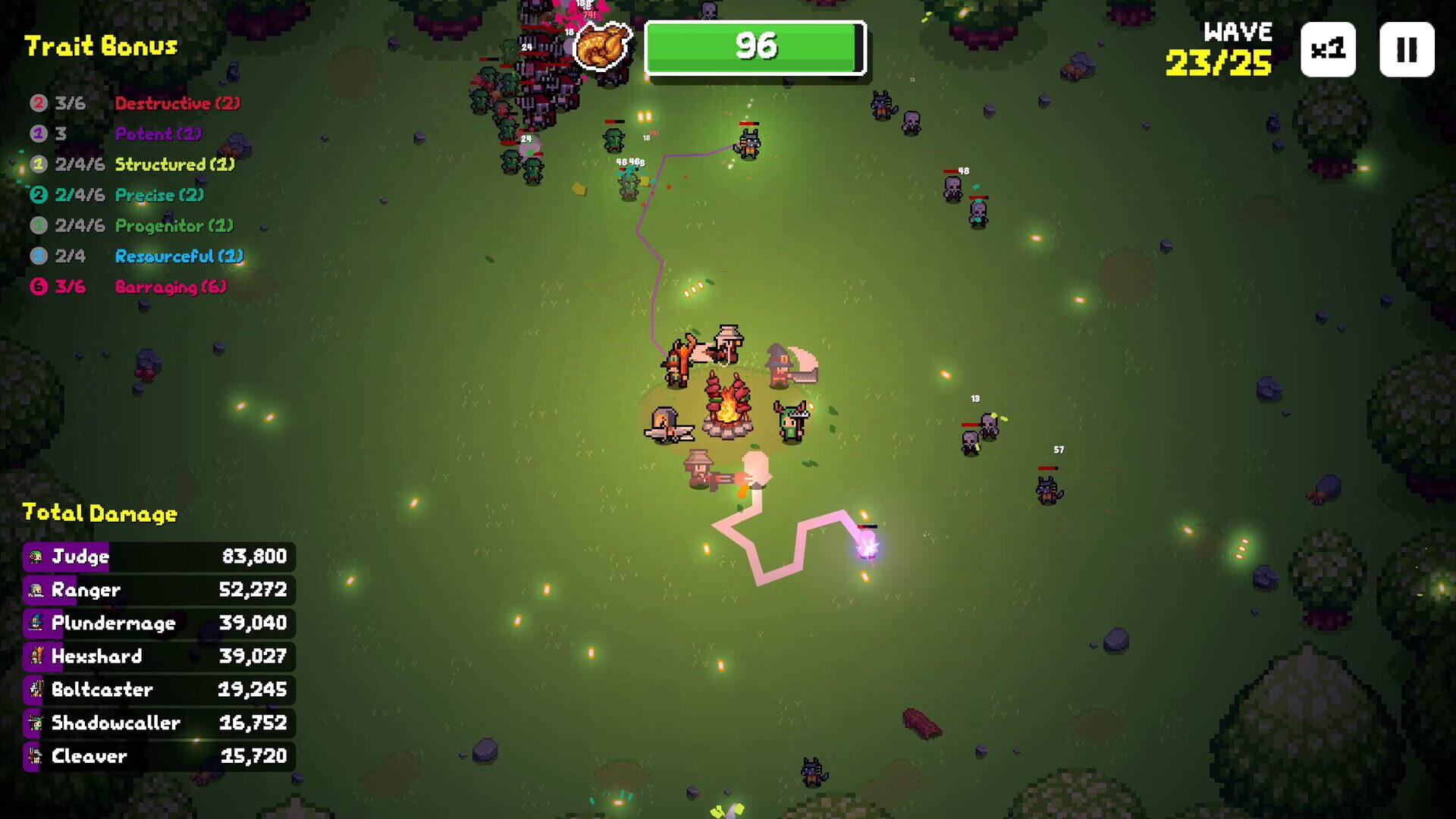Click the Boltcaster portrait icon
The image size is (1456, 819).
pos(36,689)
